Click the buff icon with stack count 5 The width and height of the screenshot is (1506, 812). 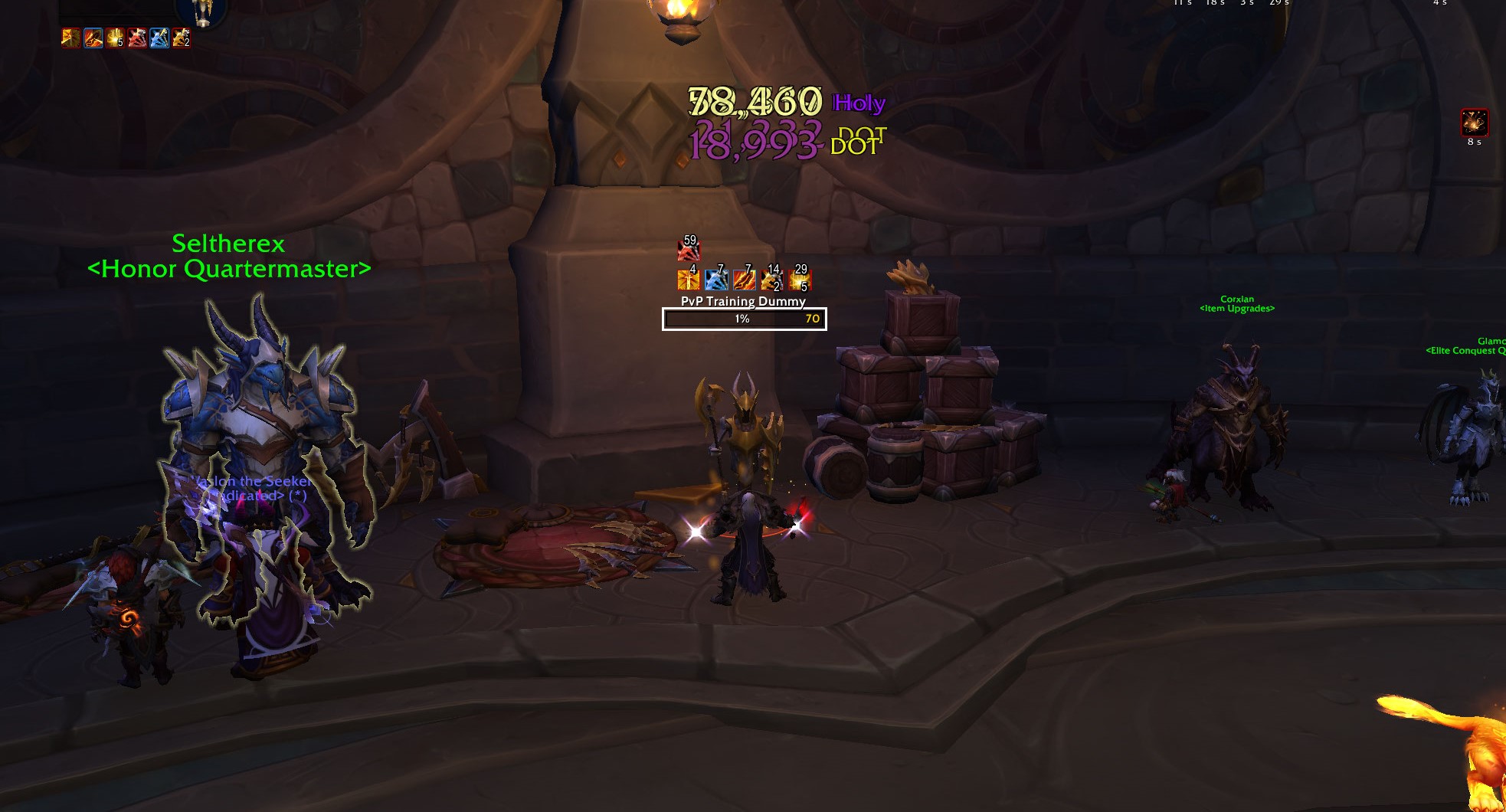click(x=115, y=39)
